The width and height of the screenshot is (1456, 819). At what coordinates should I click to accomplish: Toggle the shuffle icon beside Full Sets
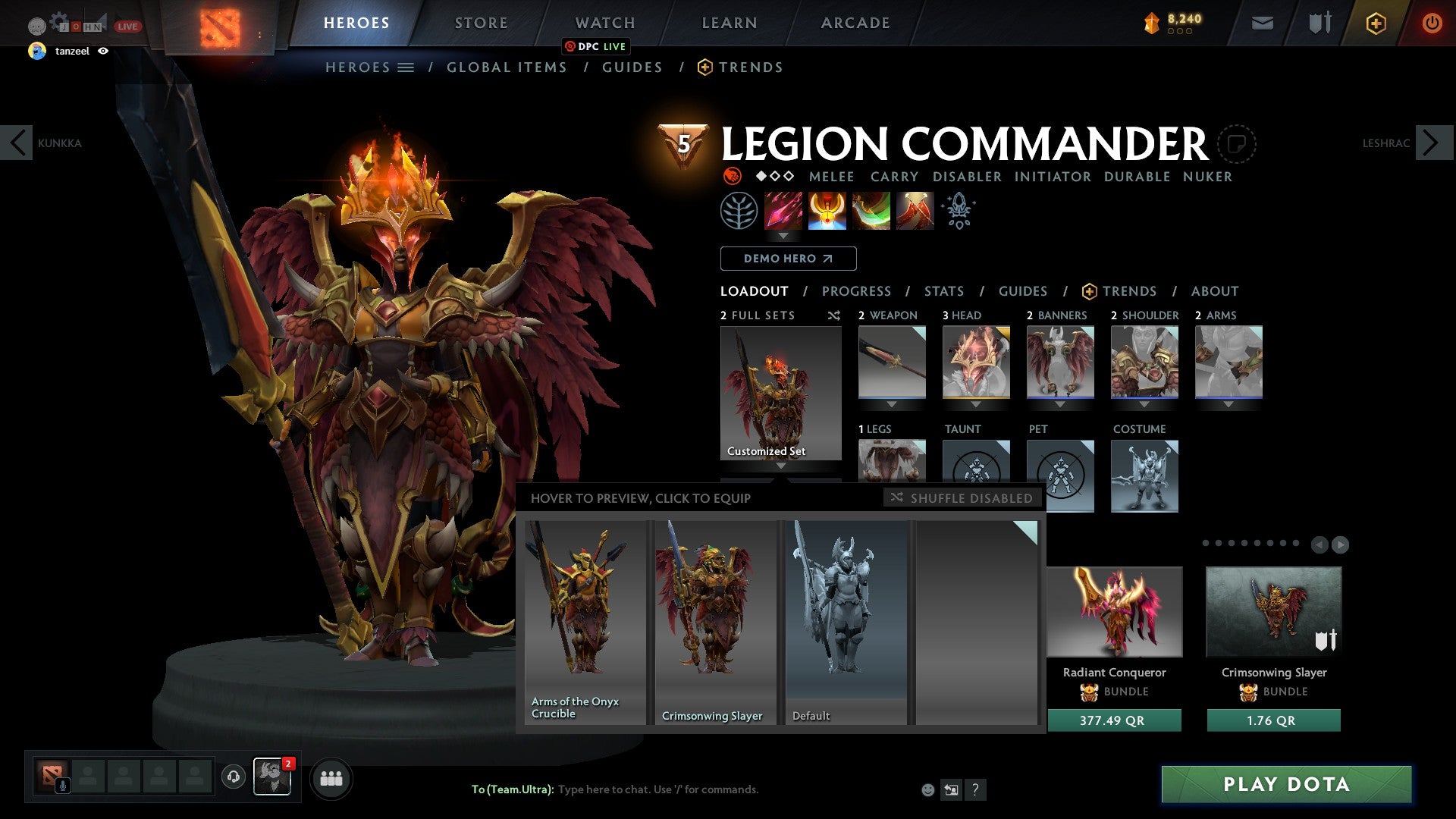pos(834,315)
